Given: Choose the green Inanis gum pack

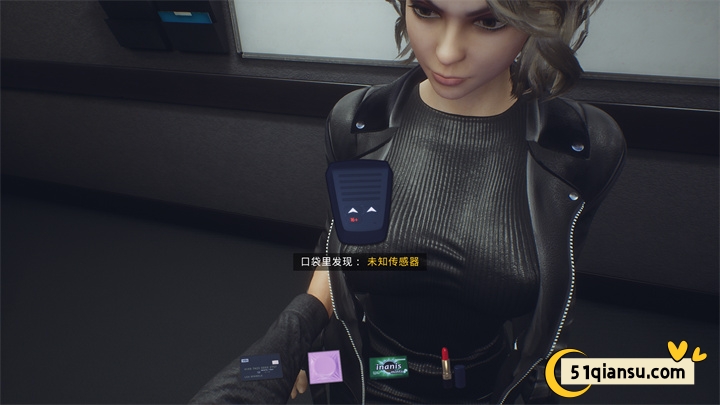Looking at the screenshot, I should [x=388, y=367].
